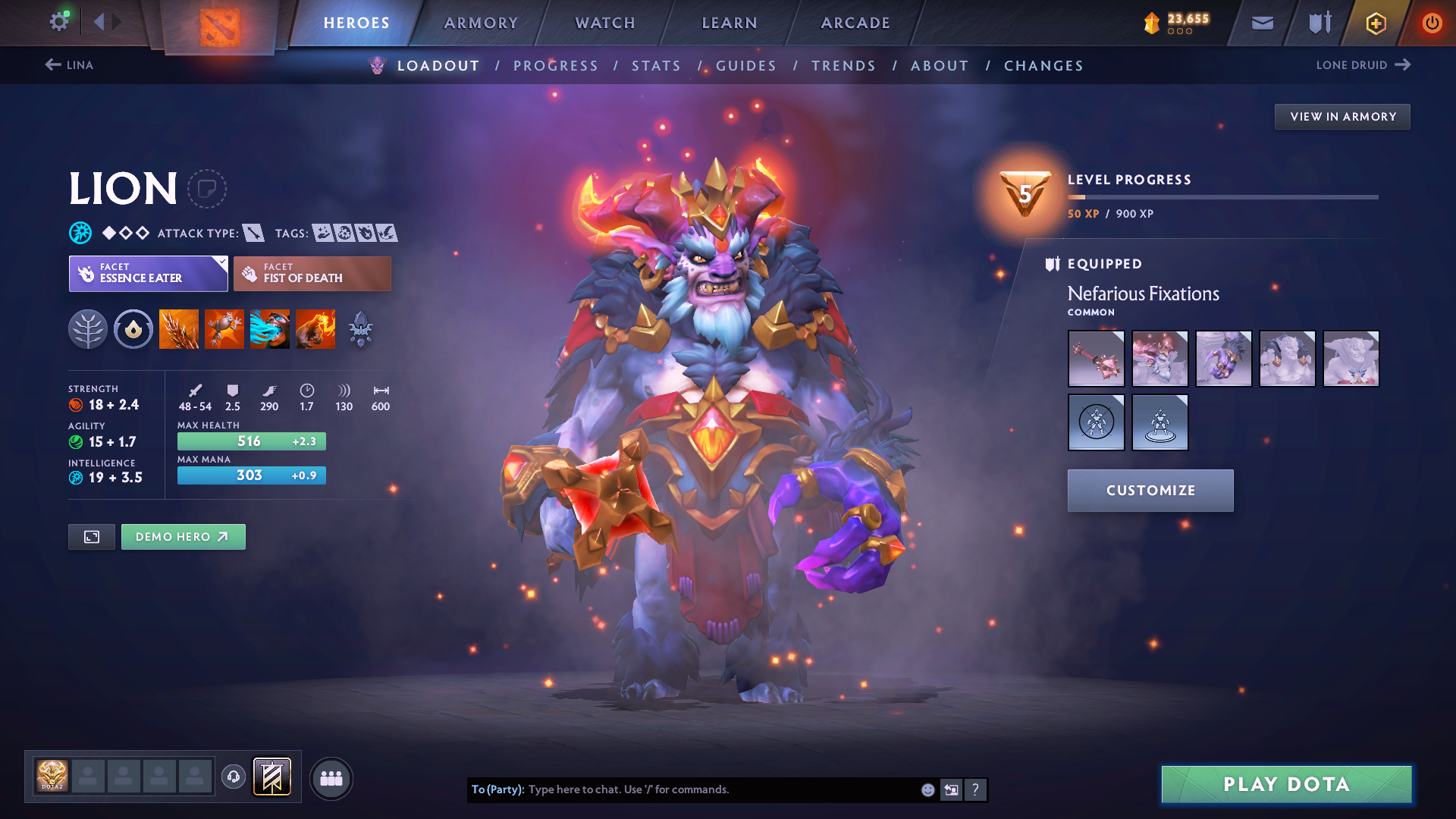1456x819 pixels.
Task: Open the Customize loadout button
Action: coord(1150,491)
